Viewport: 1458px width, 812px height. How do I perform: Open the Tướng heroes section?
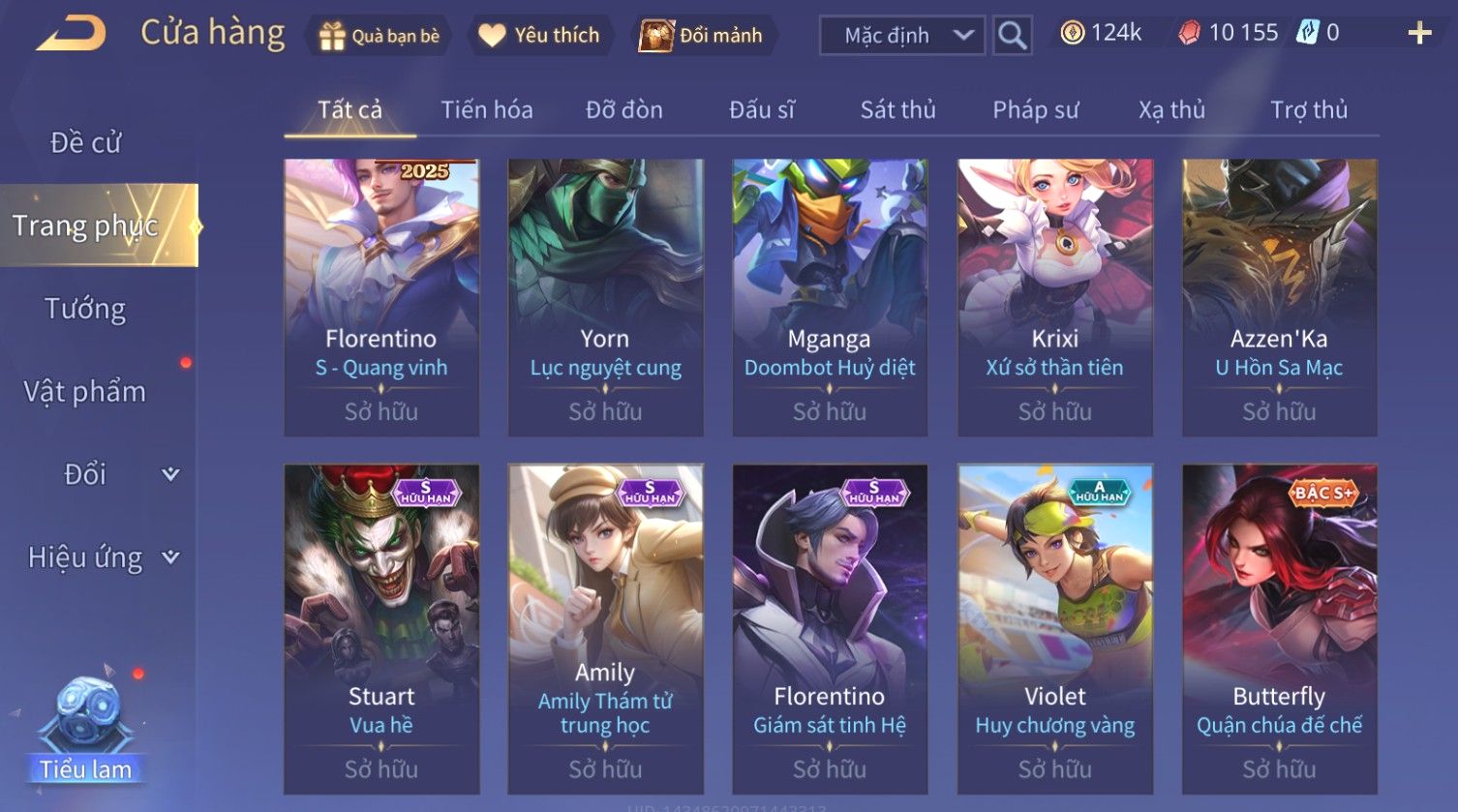click(85, 309)
